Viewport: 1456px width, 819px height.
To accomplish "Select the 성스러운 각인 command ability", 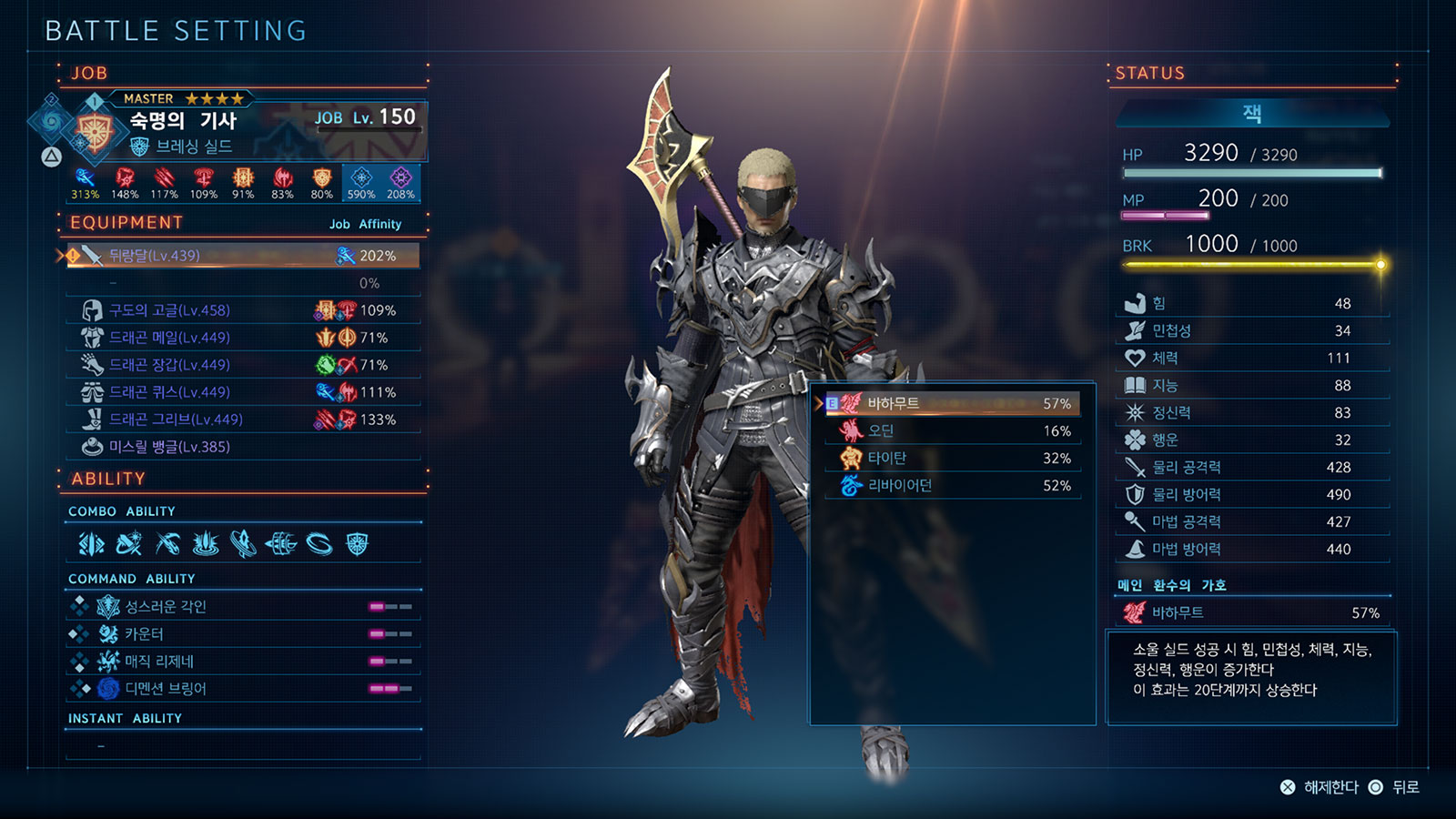I will (243, 606).
